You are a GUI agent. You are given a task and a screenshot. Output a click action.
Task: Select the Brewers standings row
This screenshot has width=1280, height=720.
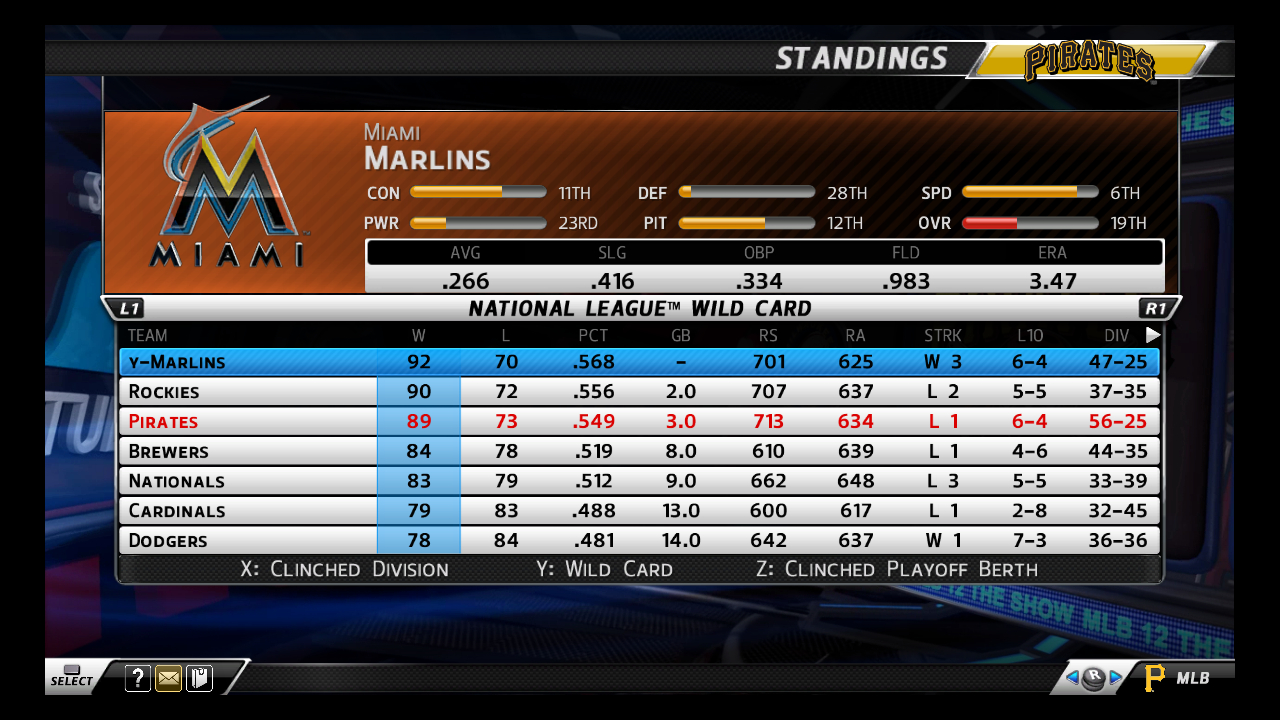point(638,451)
